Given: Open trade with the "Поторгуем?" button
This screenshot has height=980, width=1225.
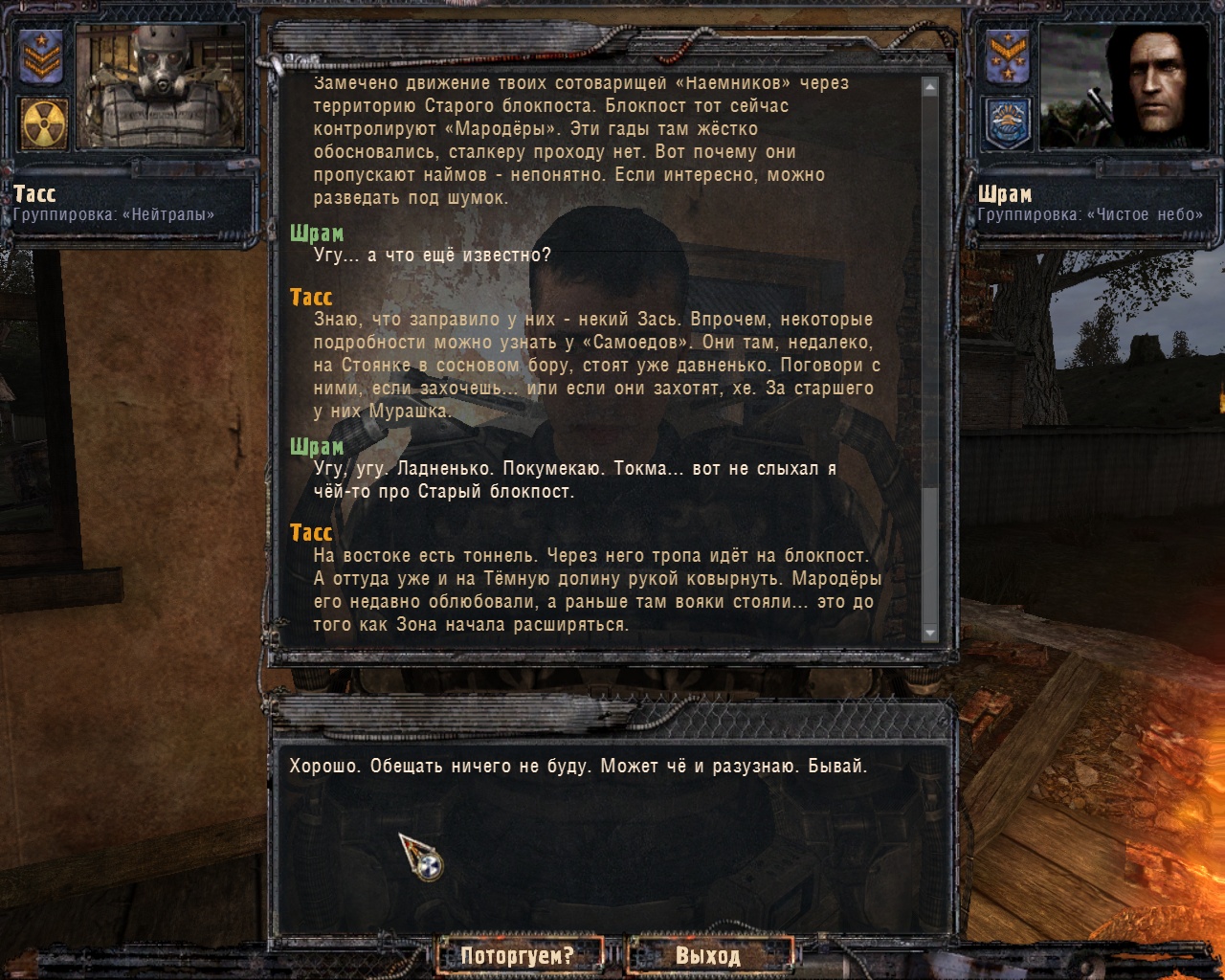Looking at the screenshot, I should [x=518, y=955].
